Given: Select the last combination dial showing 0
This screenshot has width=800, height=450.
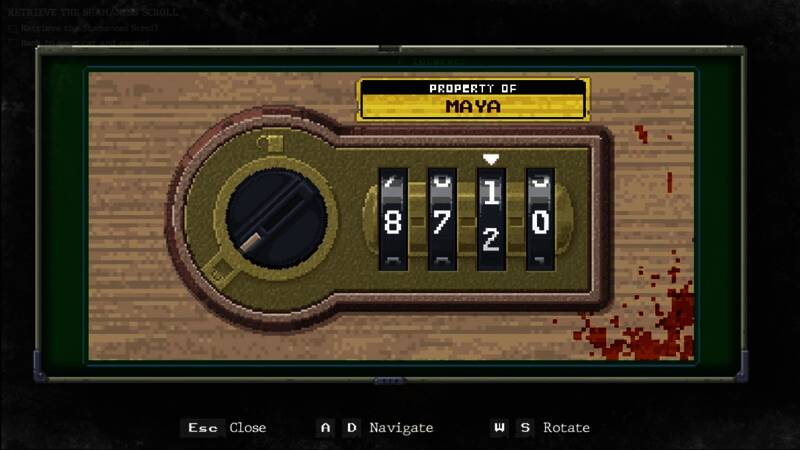Looking at the screenshot, I should point(540,221).
